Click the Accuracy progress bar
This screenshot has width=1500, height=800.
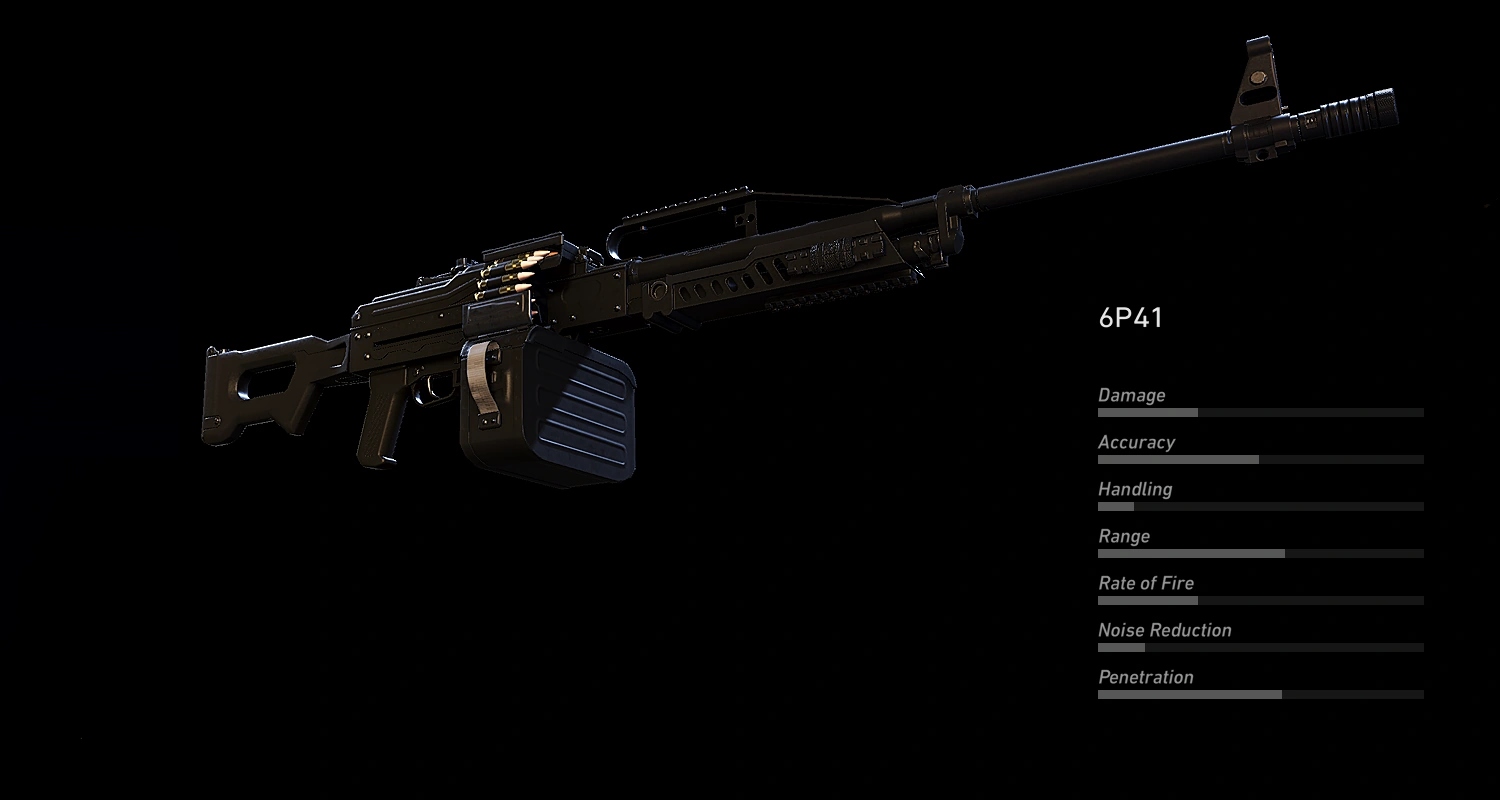point(1260,460)
